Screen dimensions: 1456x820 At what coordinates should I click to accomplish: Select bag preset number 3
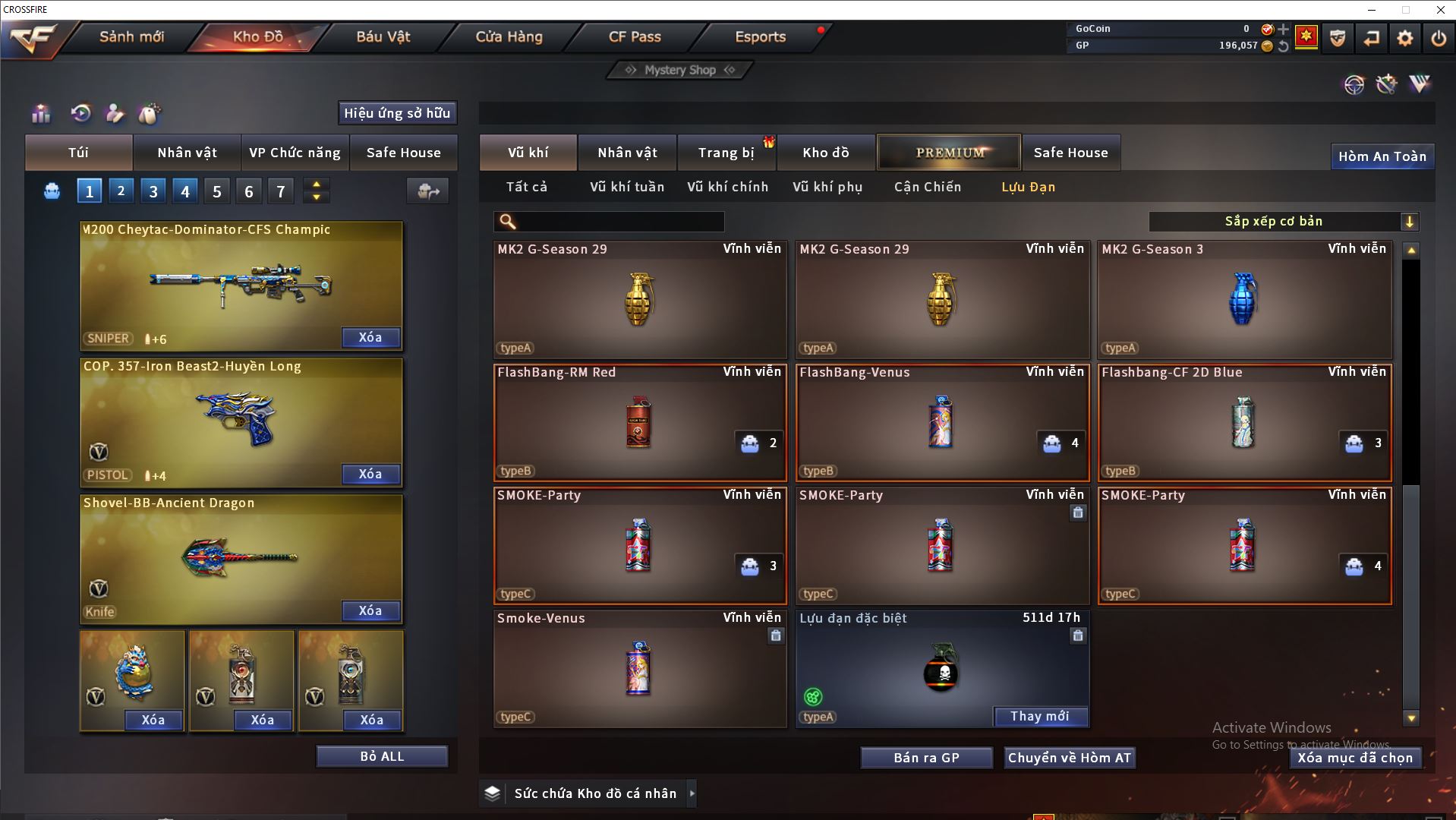(153, 191)
